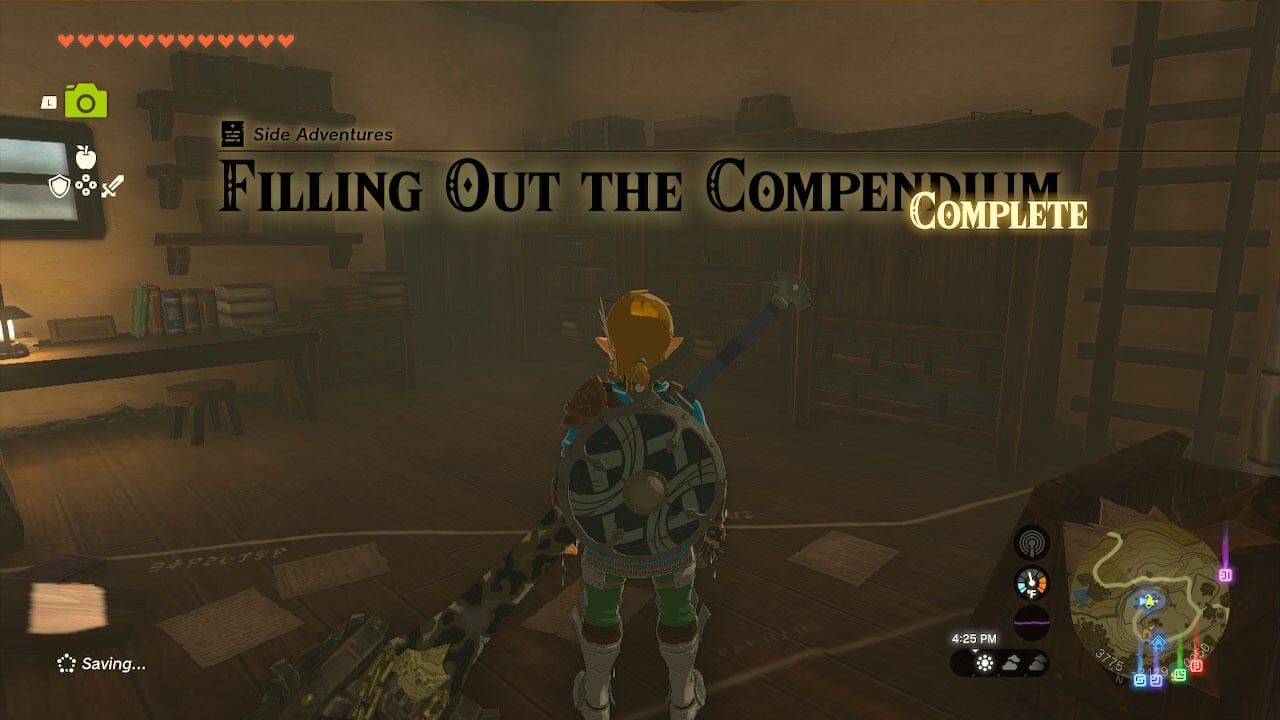Image resolution: width=1280 pixels, height=720 pixels.
Task: Click the green camera icon
Action: [87, 100]
